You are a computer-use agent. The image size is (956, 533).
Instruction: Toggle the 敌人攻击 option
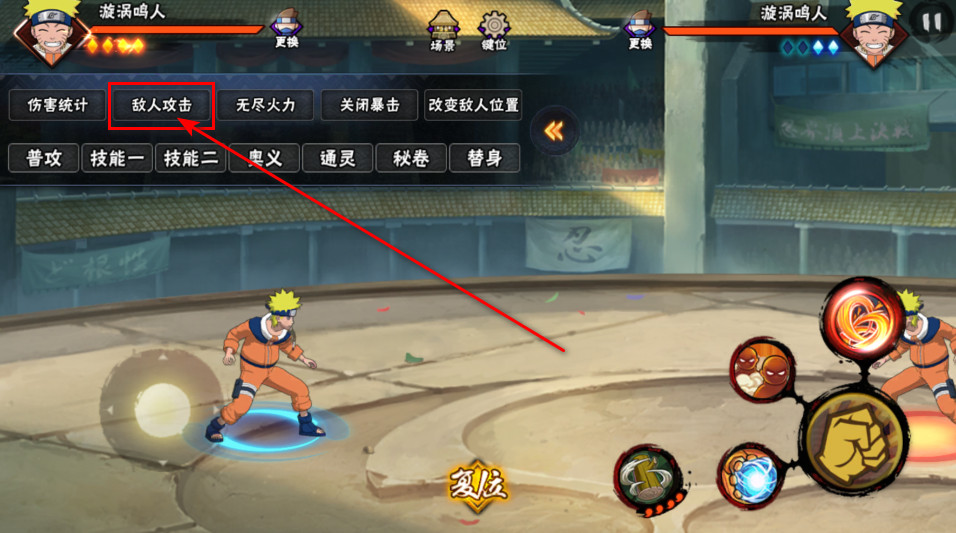point(162,105)
